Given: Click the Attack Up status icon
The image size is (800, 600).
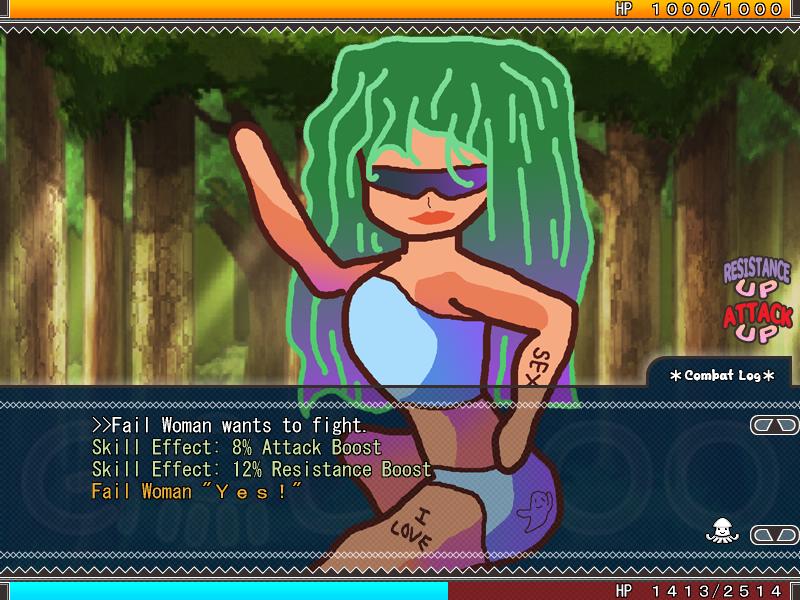Looking at the screenshot, I should click(757, 324).
